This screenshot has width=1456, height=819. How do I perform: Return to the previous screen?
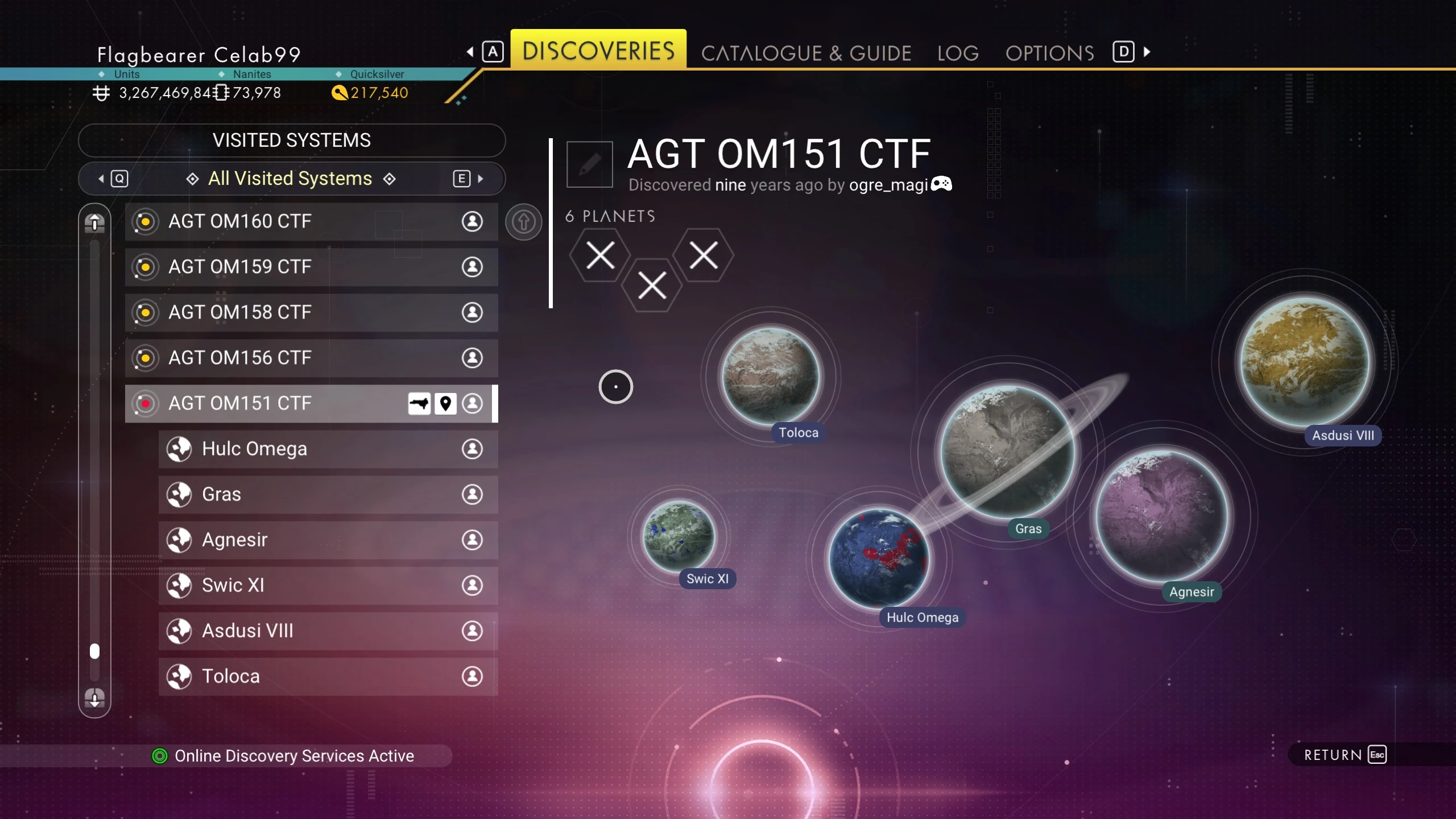(1345, 755)
